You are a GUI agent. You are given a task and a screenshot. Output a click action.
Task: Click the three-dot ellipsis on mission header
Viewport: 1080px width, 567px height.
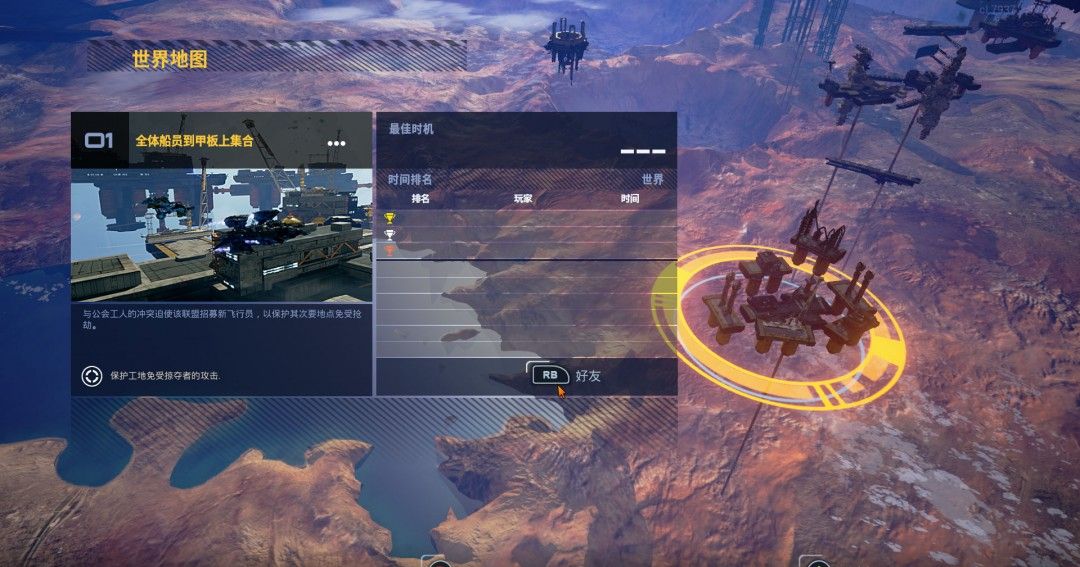pyautogui.click(x=336, y=143)
